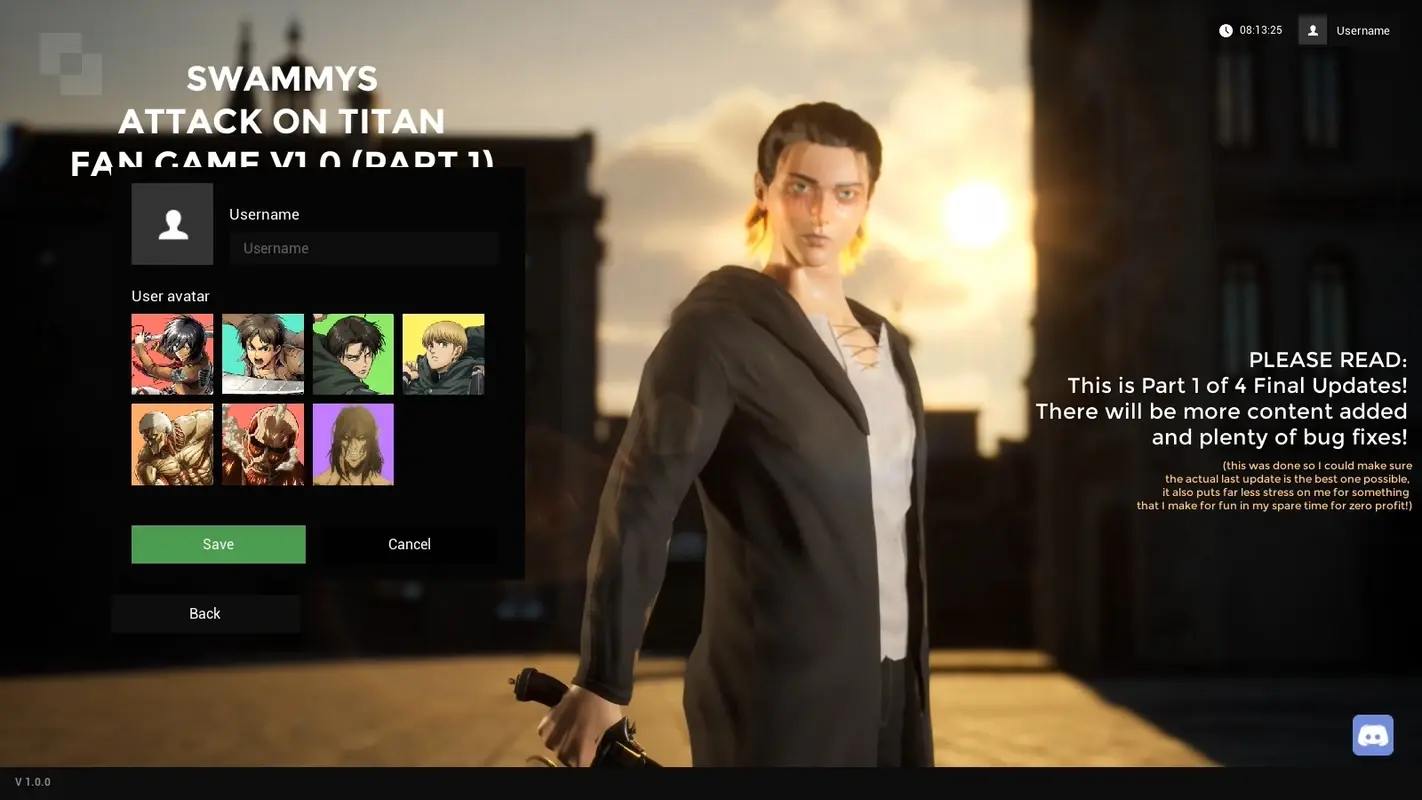Screen dimensions: 1422x800
Task: Choose the Levi avatar
Action: [352, 353]
